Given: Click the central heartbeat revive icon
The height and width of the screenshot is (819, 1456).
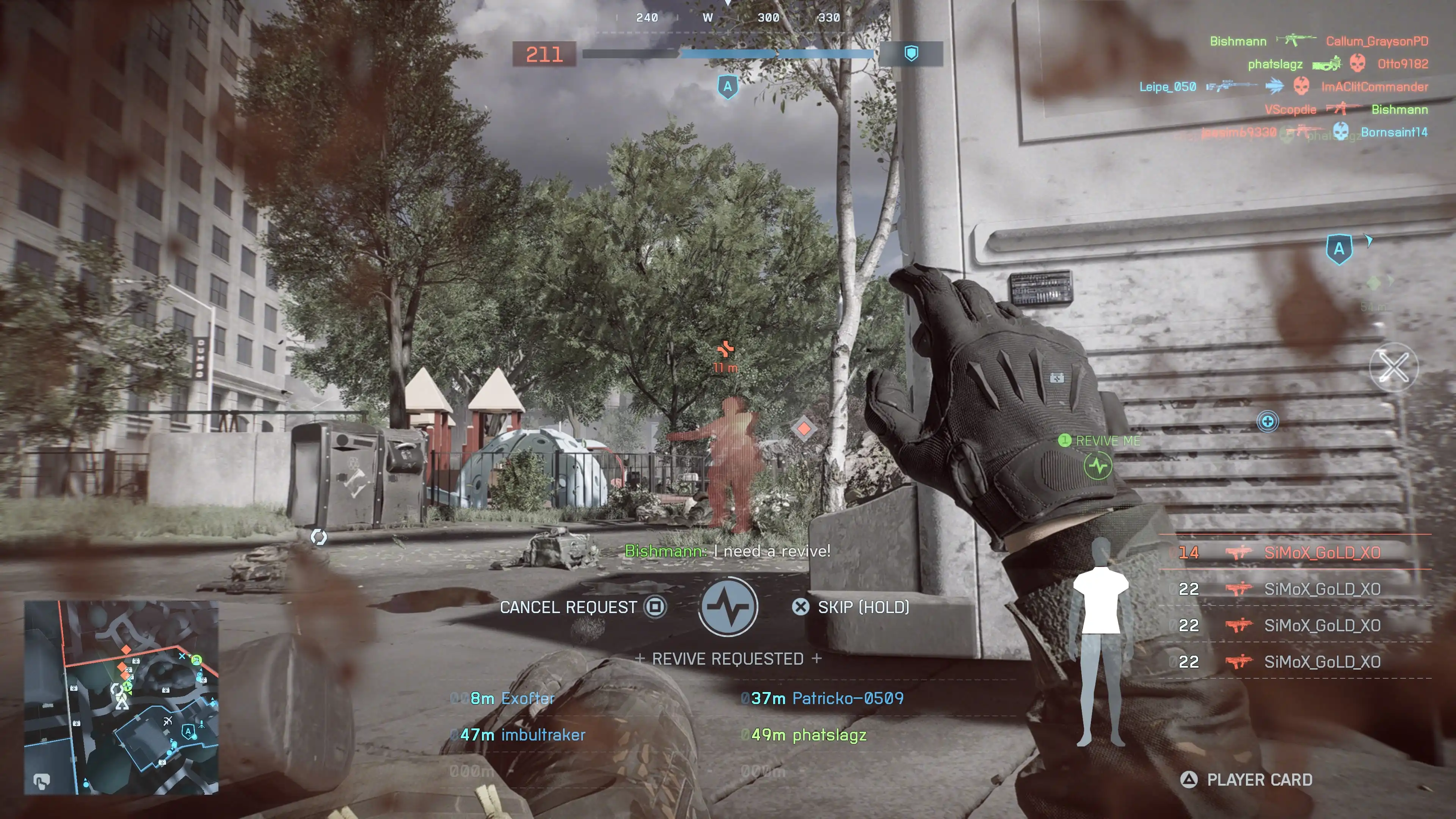Looking at the screenshot, I should [x=728, y=607].
